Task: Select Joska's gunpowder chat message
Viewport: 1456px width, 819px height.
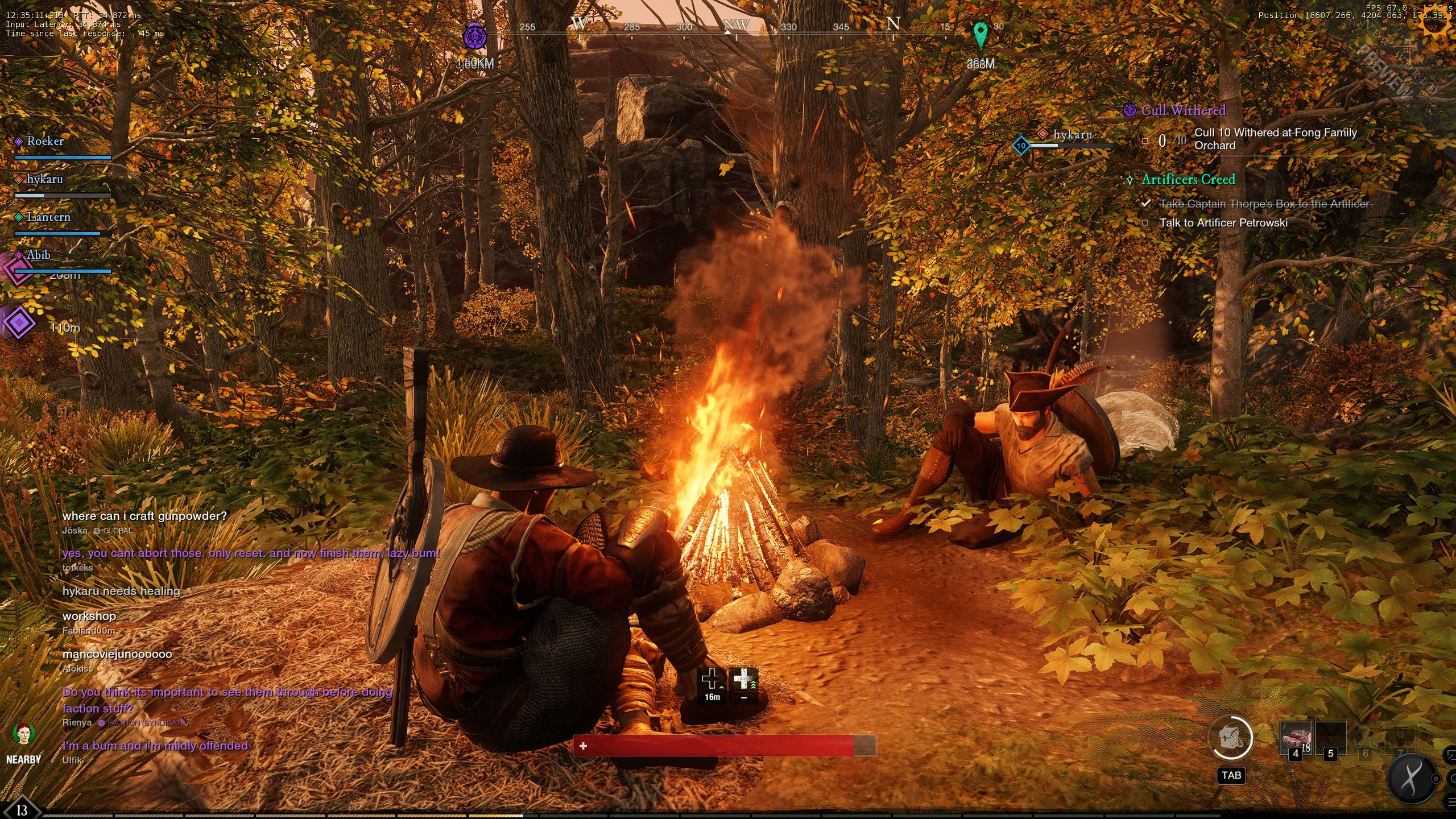Action: coord(144,516)
